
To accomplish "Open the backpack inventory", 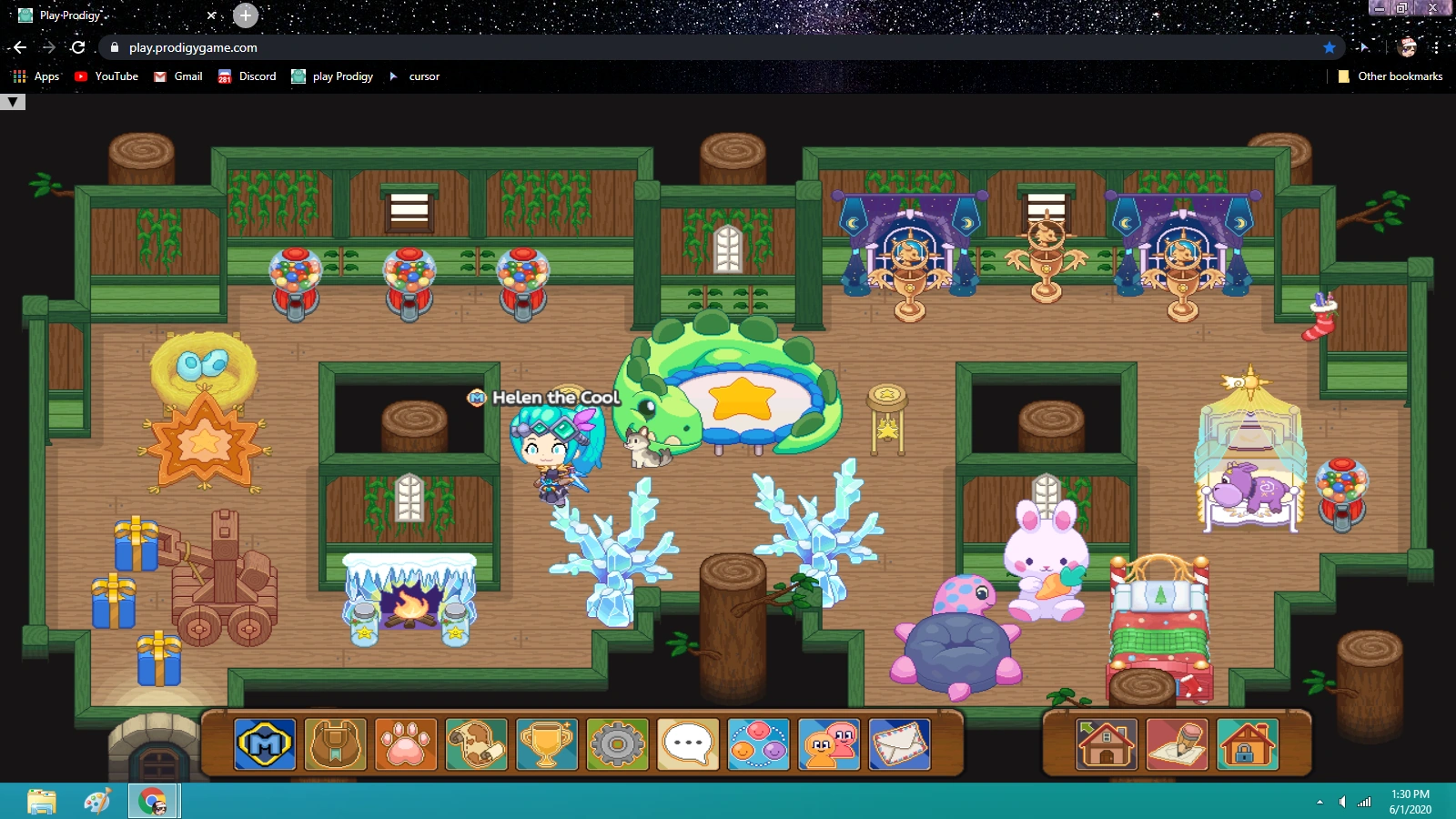I will coord(334,744).
